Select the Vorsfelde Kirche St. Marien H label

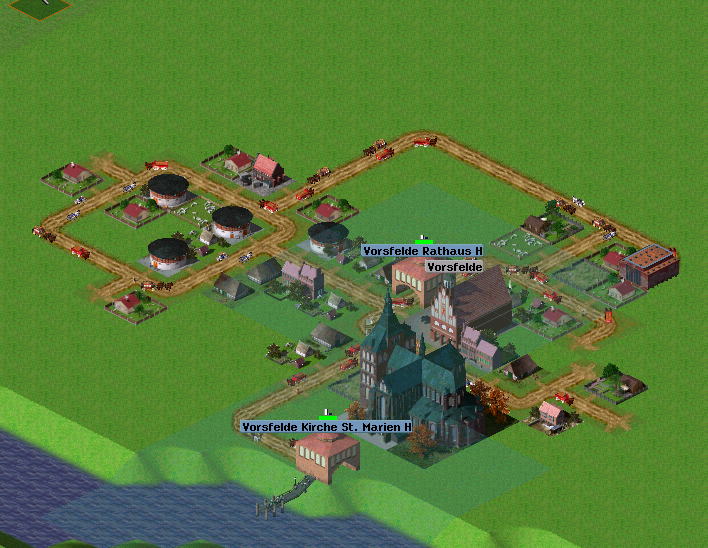point(327,428)
